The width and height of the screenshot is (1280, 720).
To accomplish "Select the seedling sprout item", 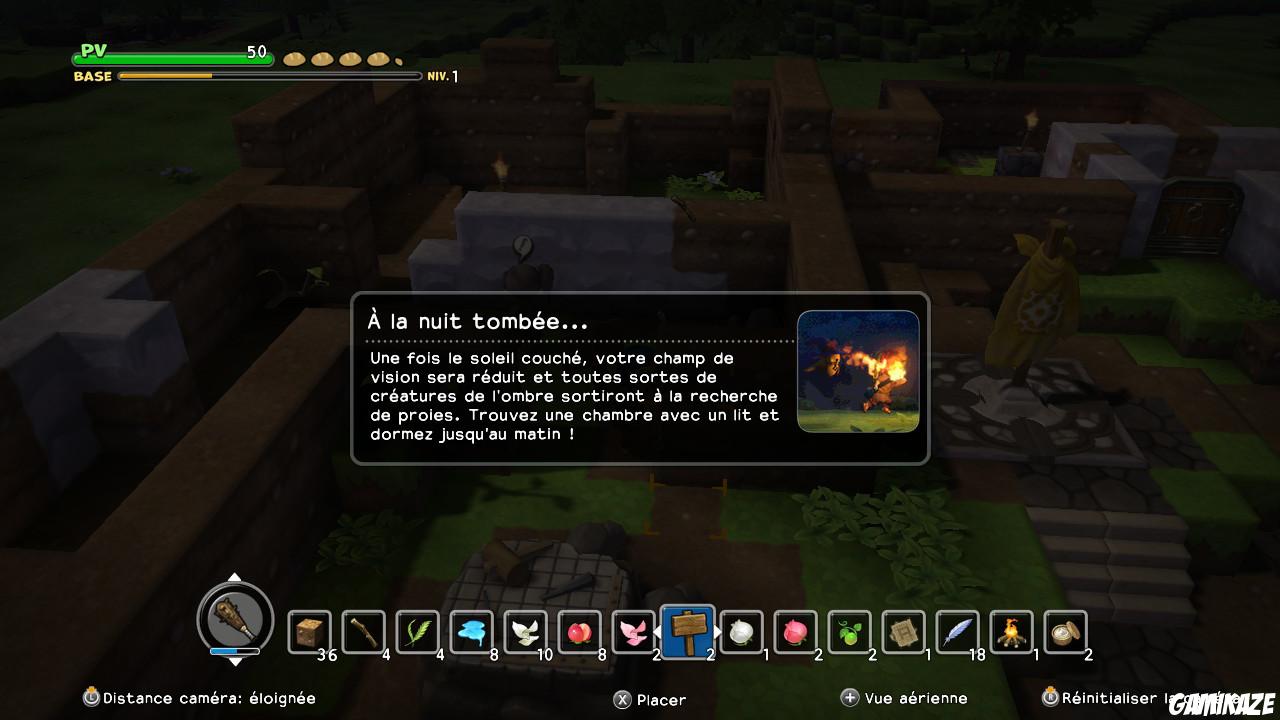I will tap(849, 632).
